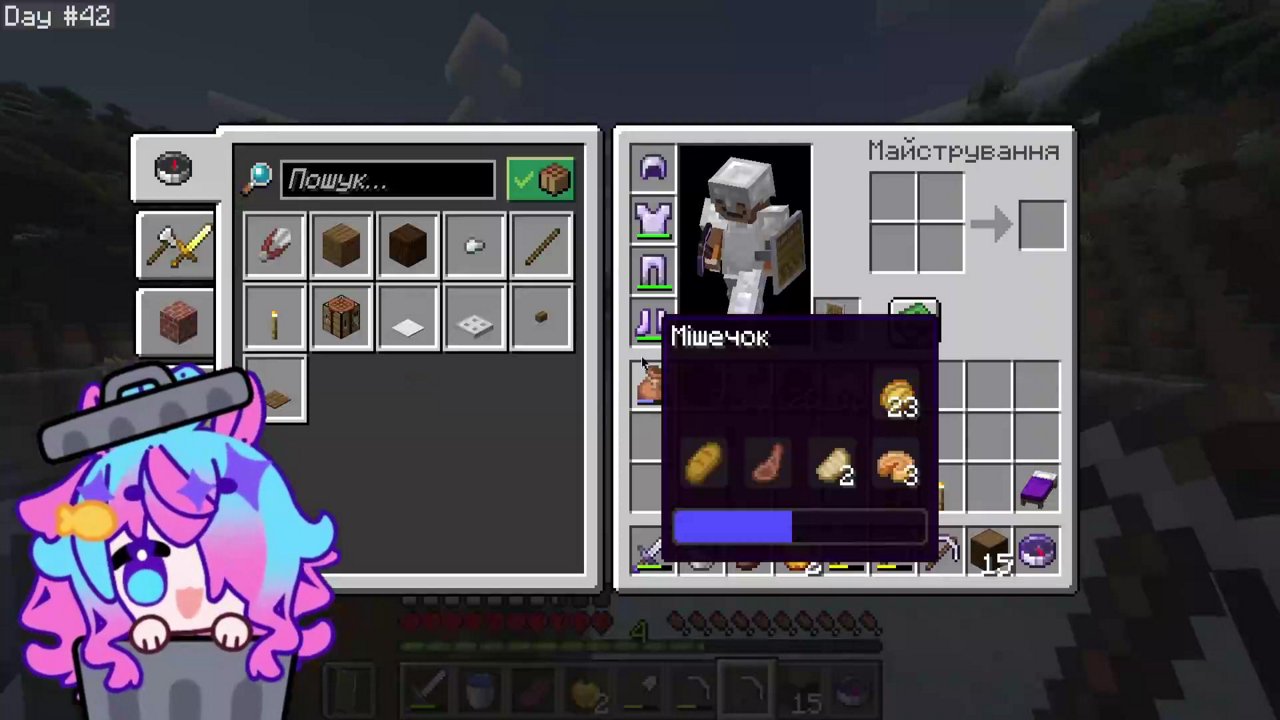The height and width of the screenshot is (720, 1280).
Task: Click the chestplate armor slot icon
Action: 653,220
